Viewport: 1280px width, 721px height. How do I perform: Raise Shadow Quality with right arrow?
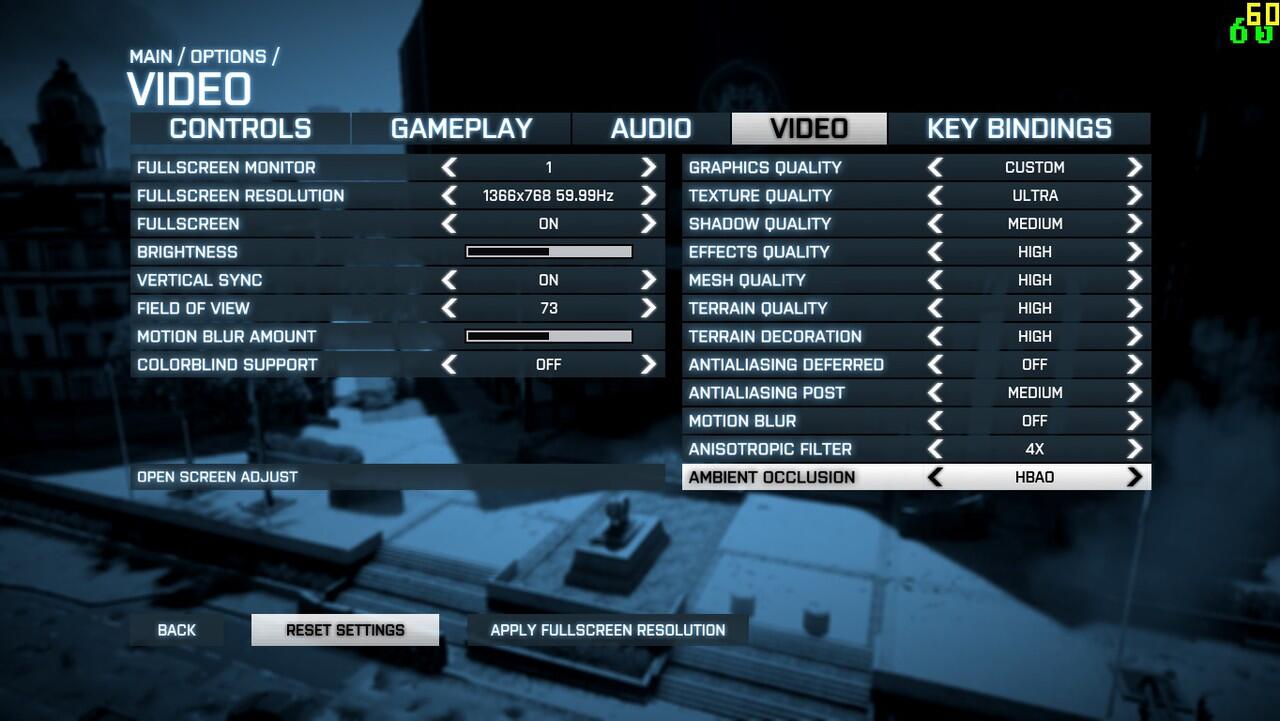tap(1134, 224)
